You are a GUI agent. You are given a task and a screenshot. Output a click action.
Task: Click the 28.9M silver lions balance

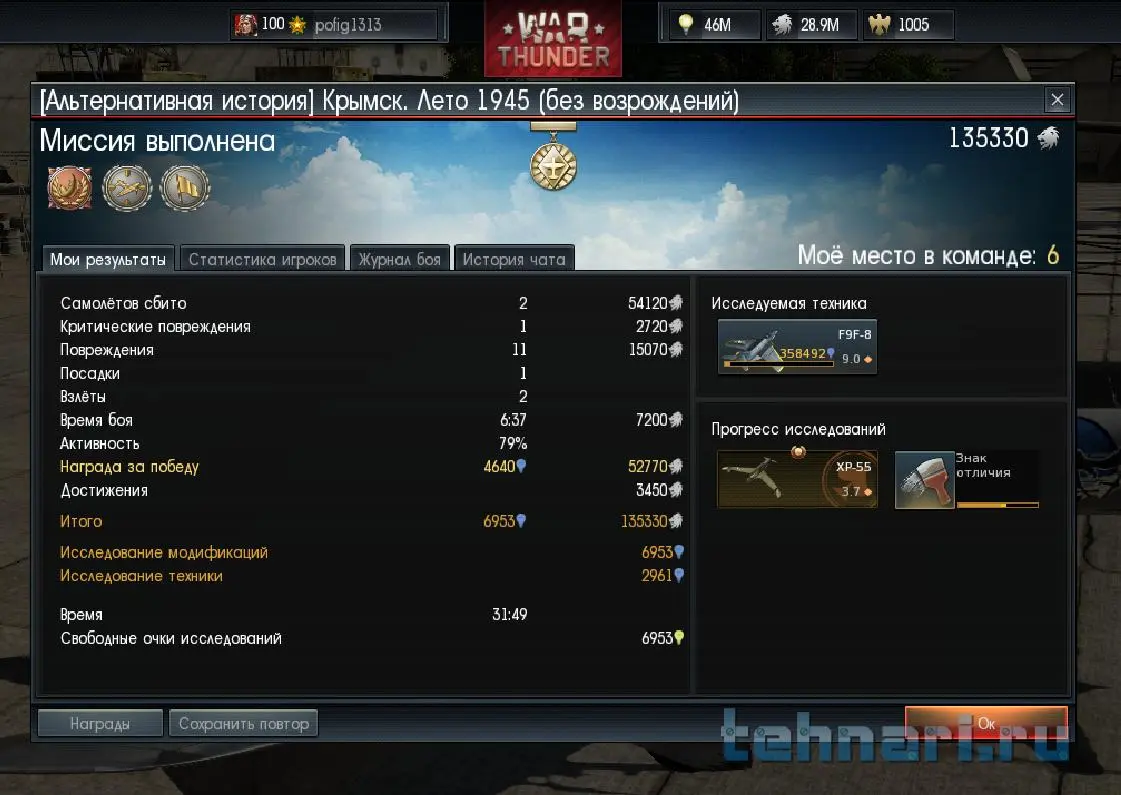click(x=815, y=25)
